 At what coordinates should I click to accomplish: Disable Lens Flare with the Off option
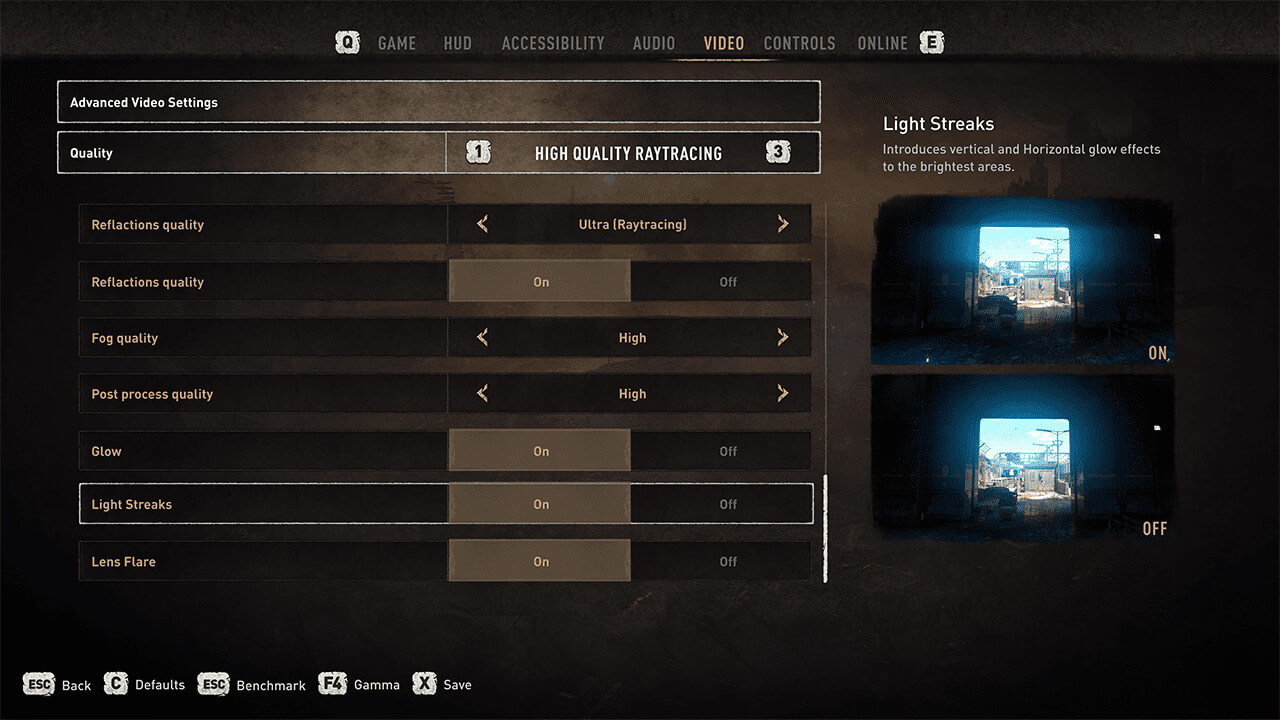727,561
